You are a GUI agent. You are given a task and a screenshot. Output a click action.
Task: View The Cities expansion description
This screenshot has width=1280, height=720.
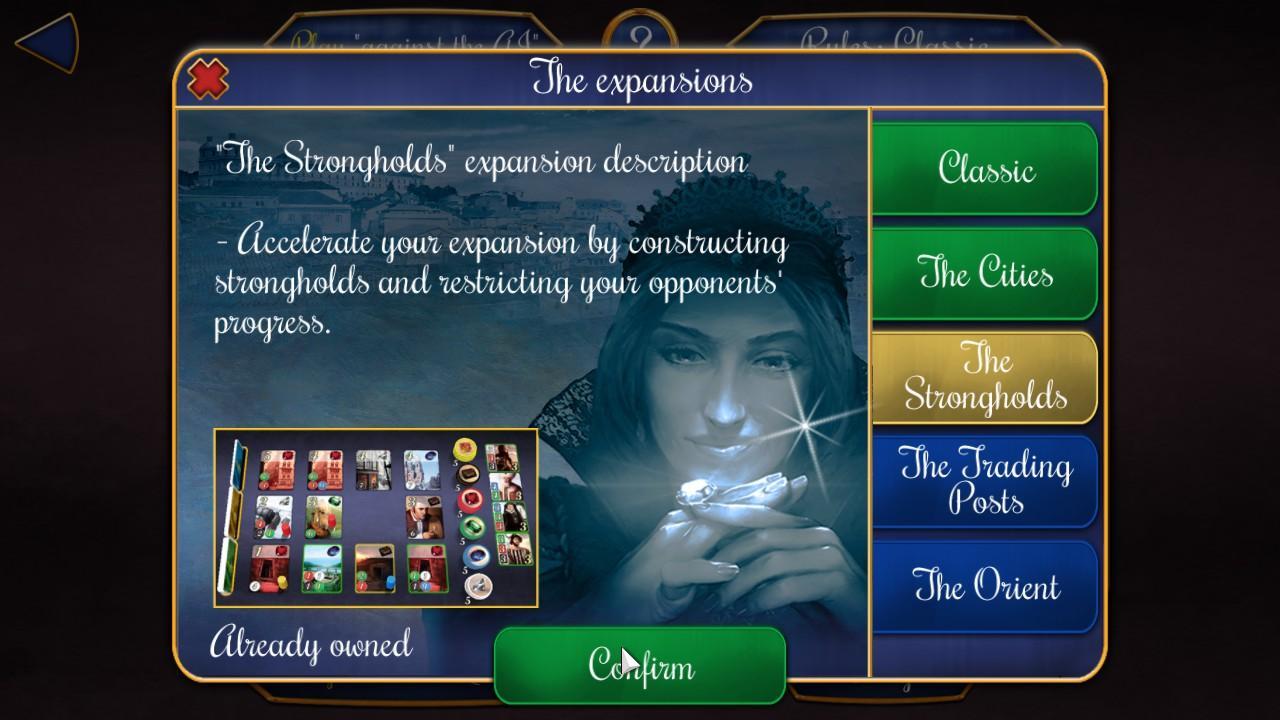986,273
